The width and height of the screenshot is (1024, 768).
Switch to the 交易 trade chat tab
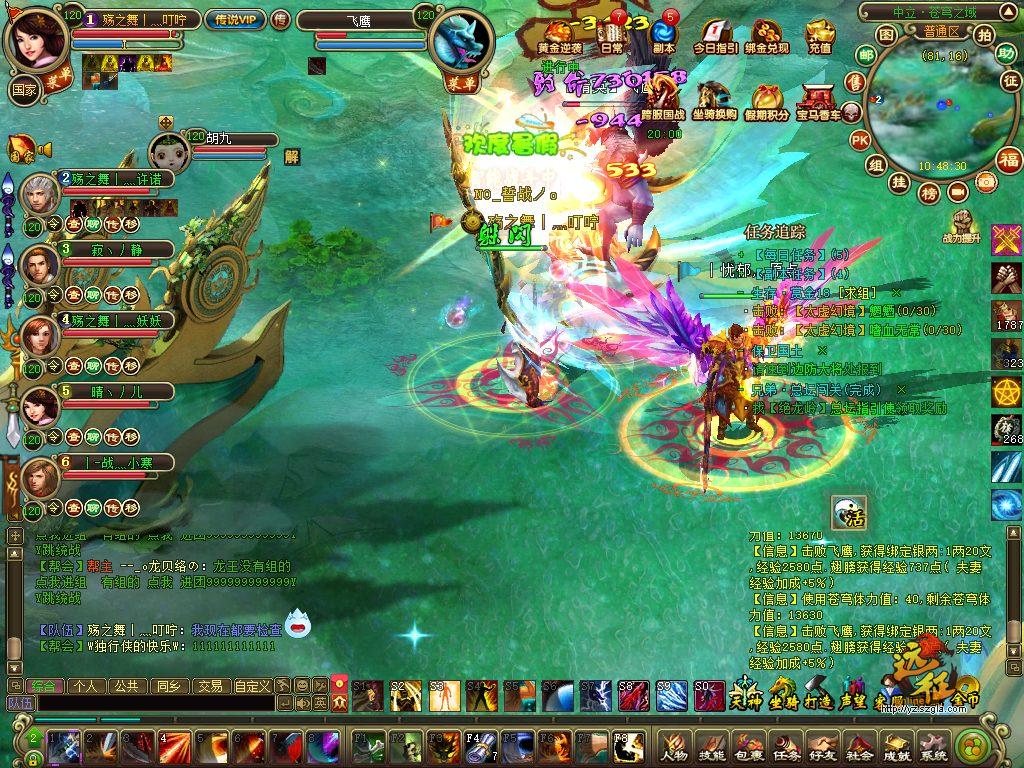point(209,686)
